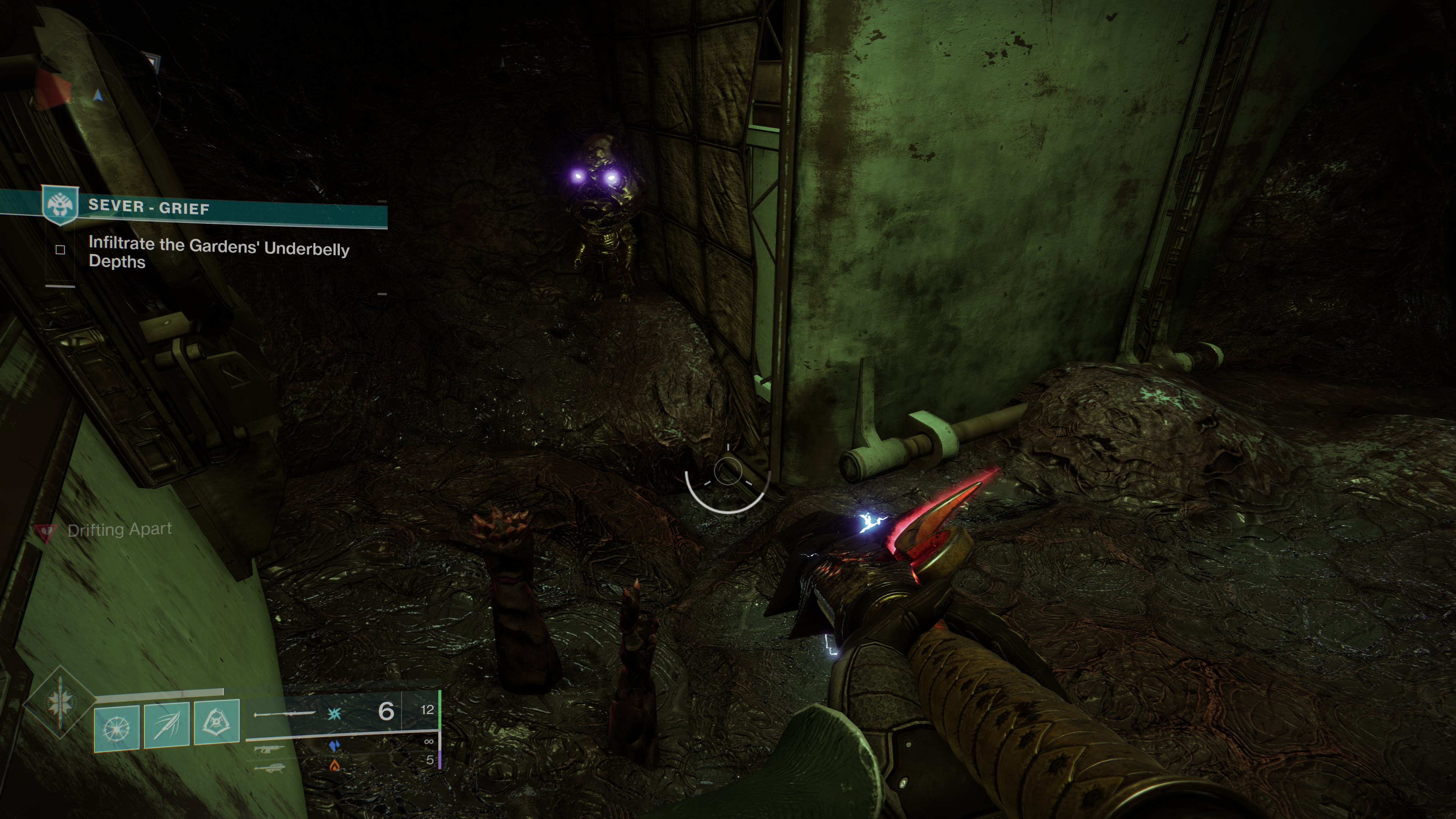Image resolution: width=1456 pixels, height=819 pixels.
Task: Switch to the heavy weapon with flame icon
Action: point(269,768)
